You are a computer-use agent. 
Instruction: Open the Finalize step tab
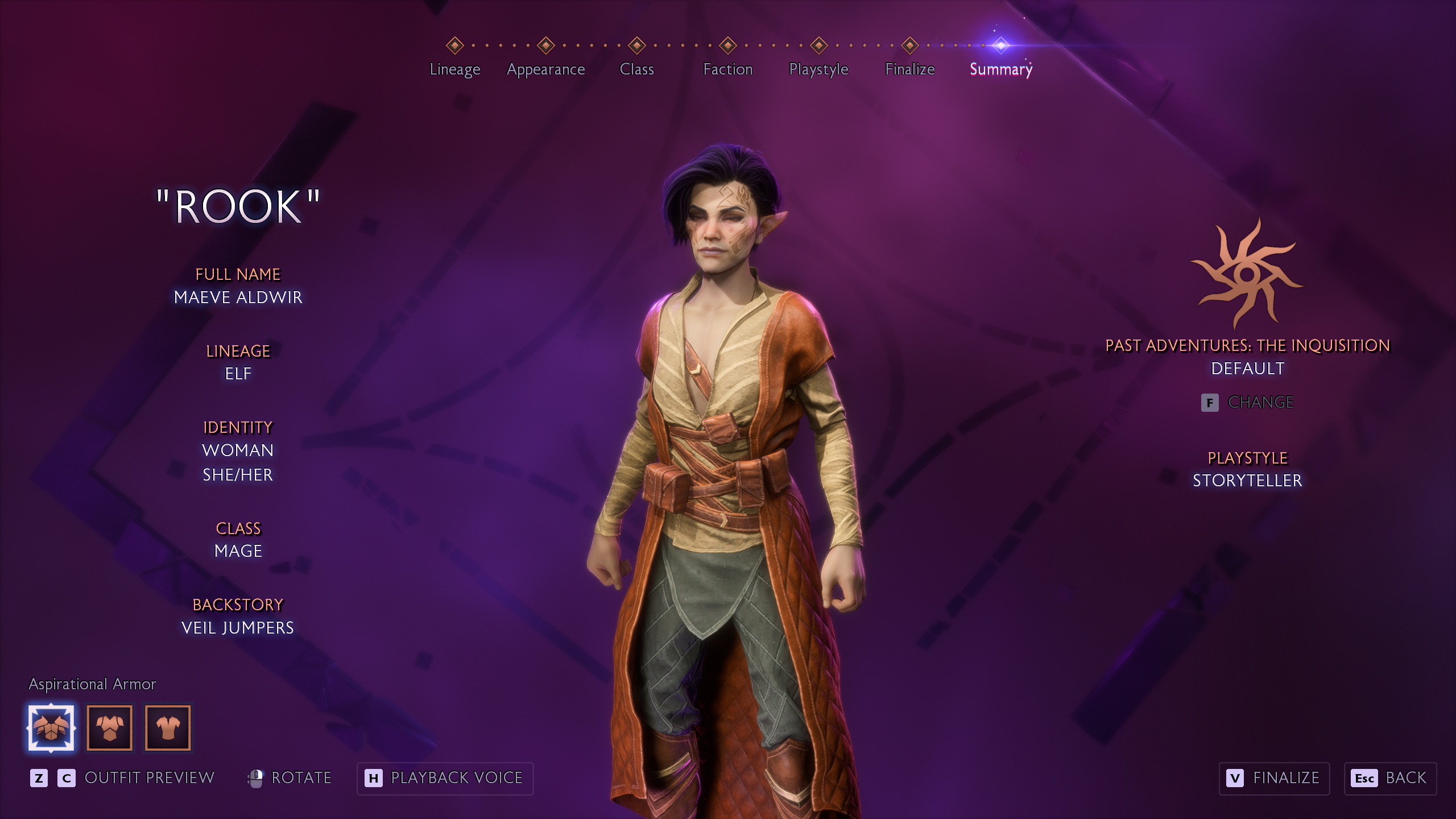point(909,69)
